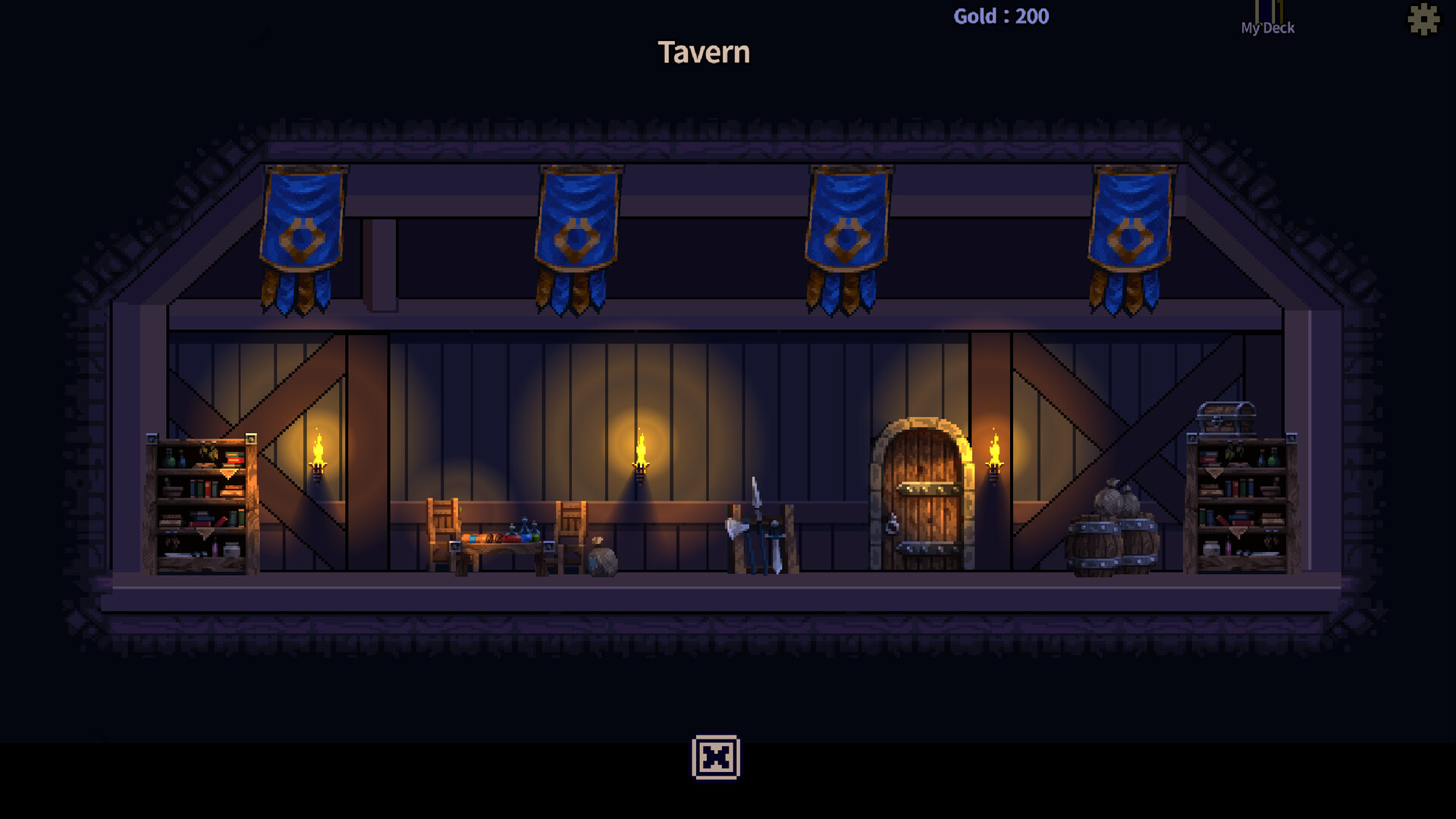Image resolution: width=1456 pixels, height=819 pixels.
Task: Click the leftmost blue banner on the ceiling
Action: click(302, 227)
